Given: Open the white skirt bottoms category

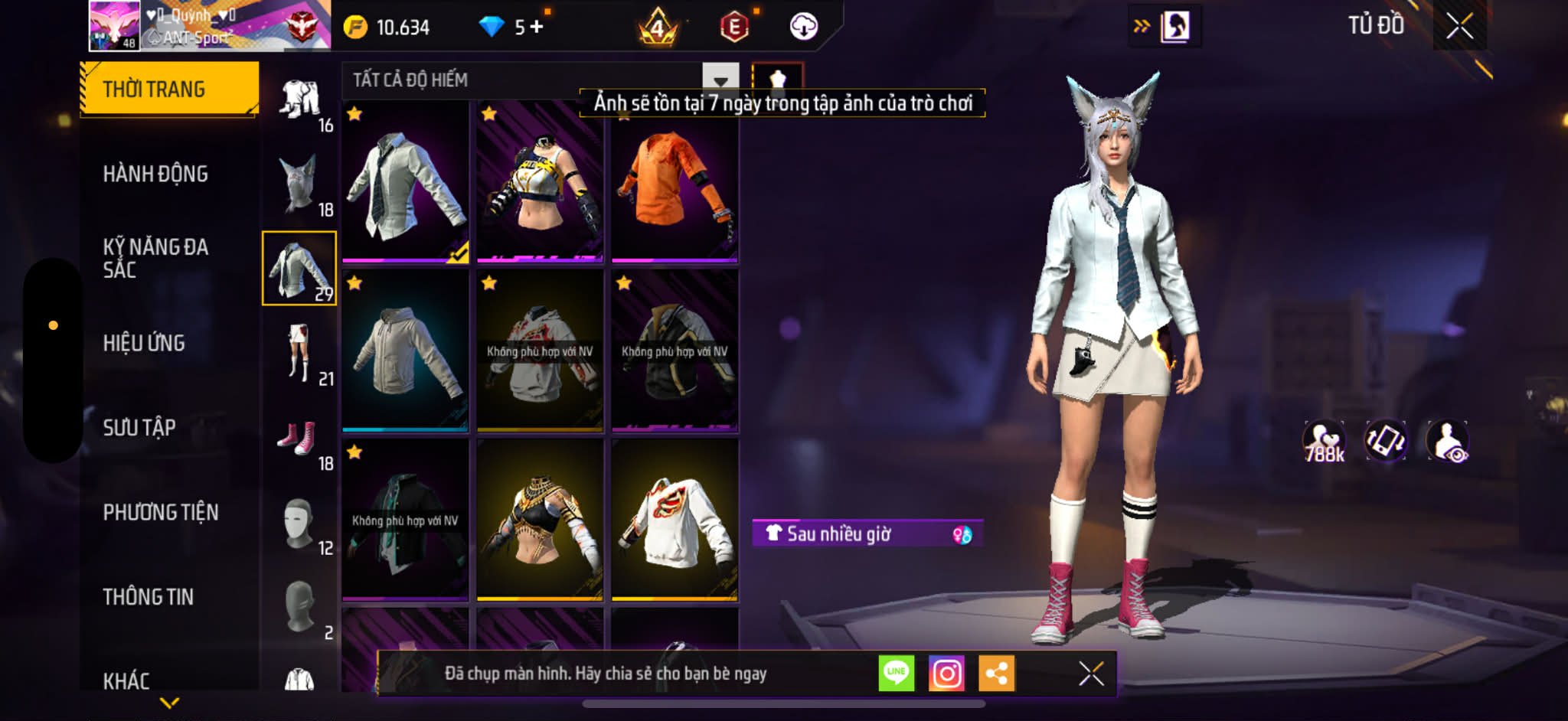Looking at the screenshot, I should click(299, 354).
